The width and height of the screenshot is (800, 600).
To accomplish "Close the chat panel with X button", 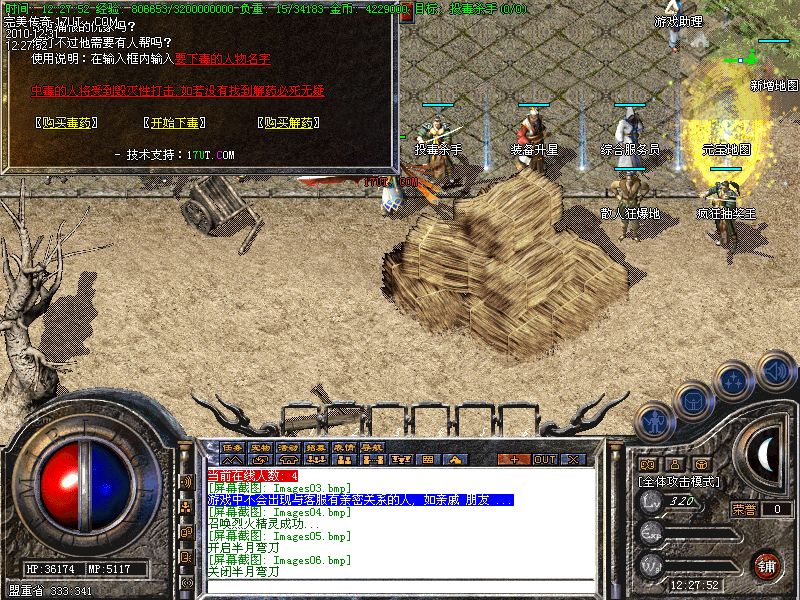I will click(574, 459).
